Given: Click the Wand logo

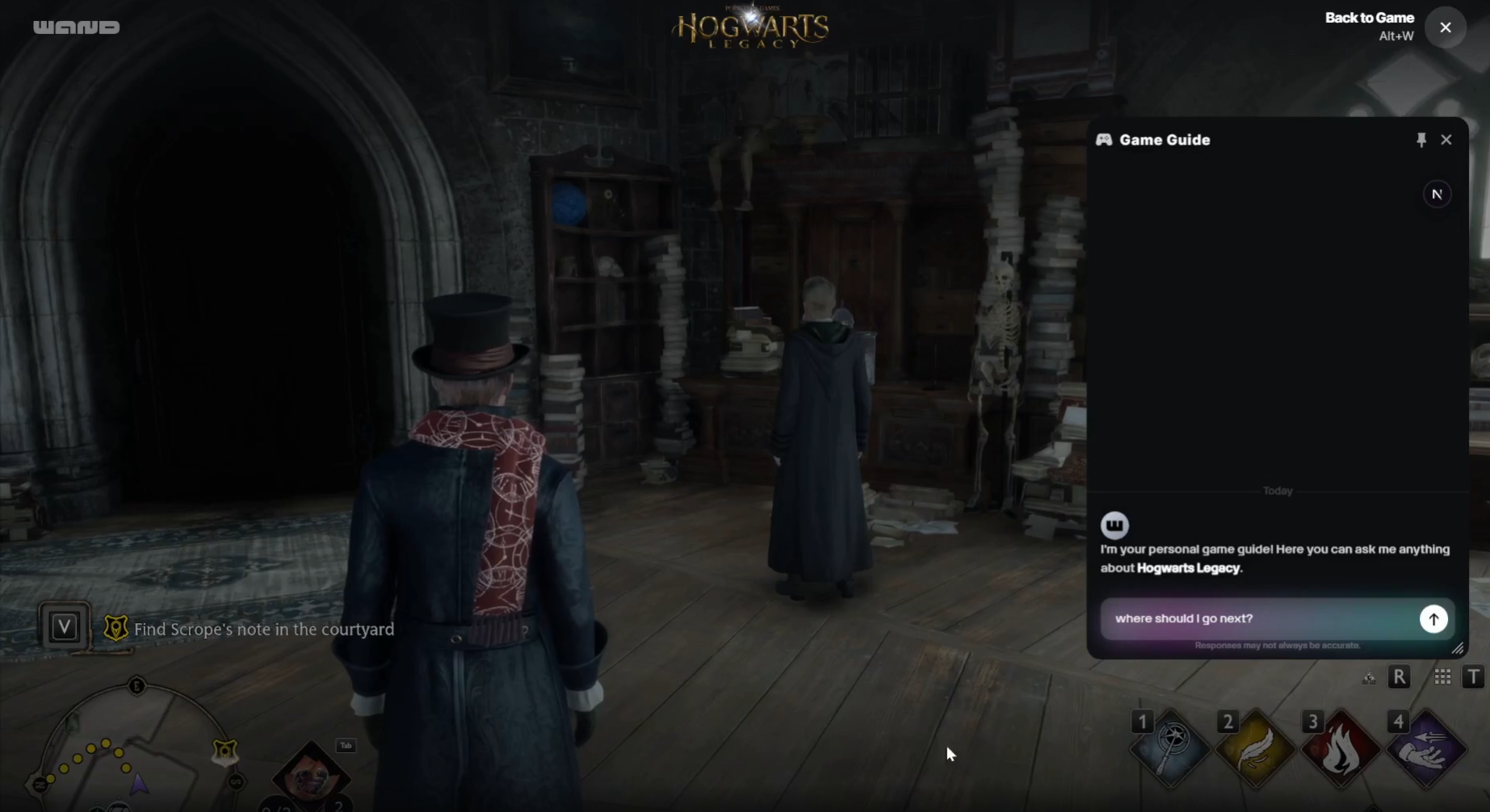Looking at the screenshot, I should (77, 27).
